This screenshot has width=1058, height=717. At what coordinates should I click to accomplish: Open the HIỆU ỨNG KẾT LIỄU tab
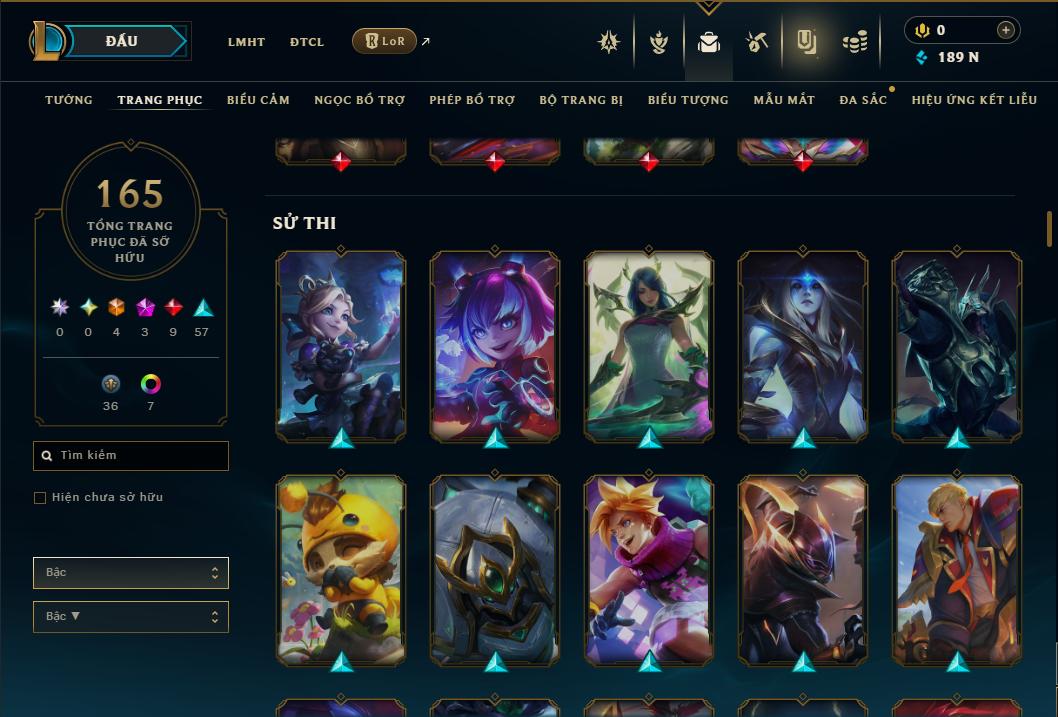click(976, 100)
